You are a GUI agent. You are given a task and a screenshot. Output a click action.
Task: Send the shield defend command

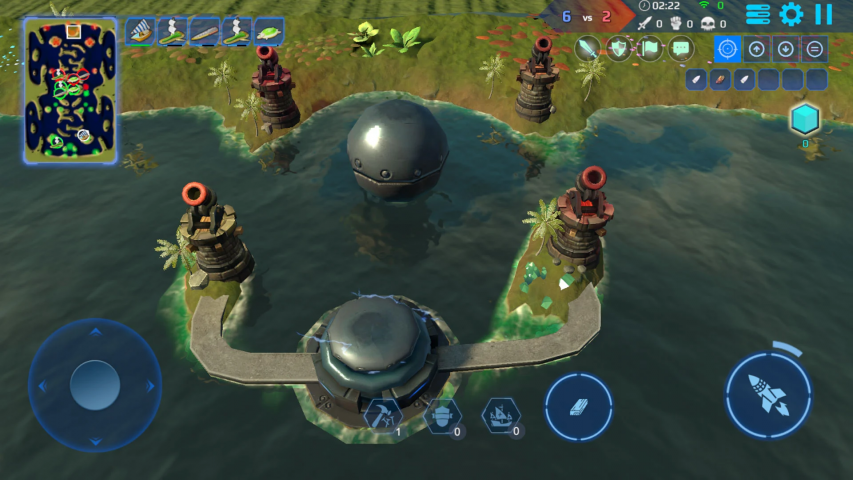619,48
